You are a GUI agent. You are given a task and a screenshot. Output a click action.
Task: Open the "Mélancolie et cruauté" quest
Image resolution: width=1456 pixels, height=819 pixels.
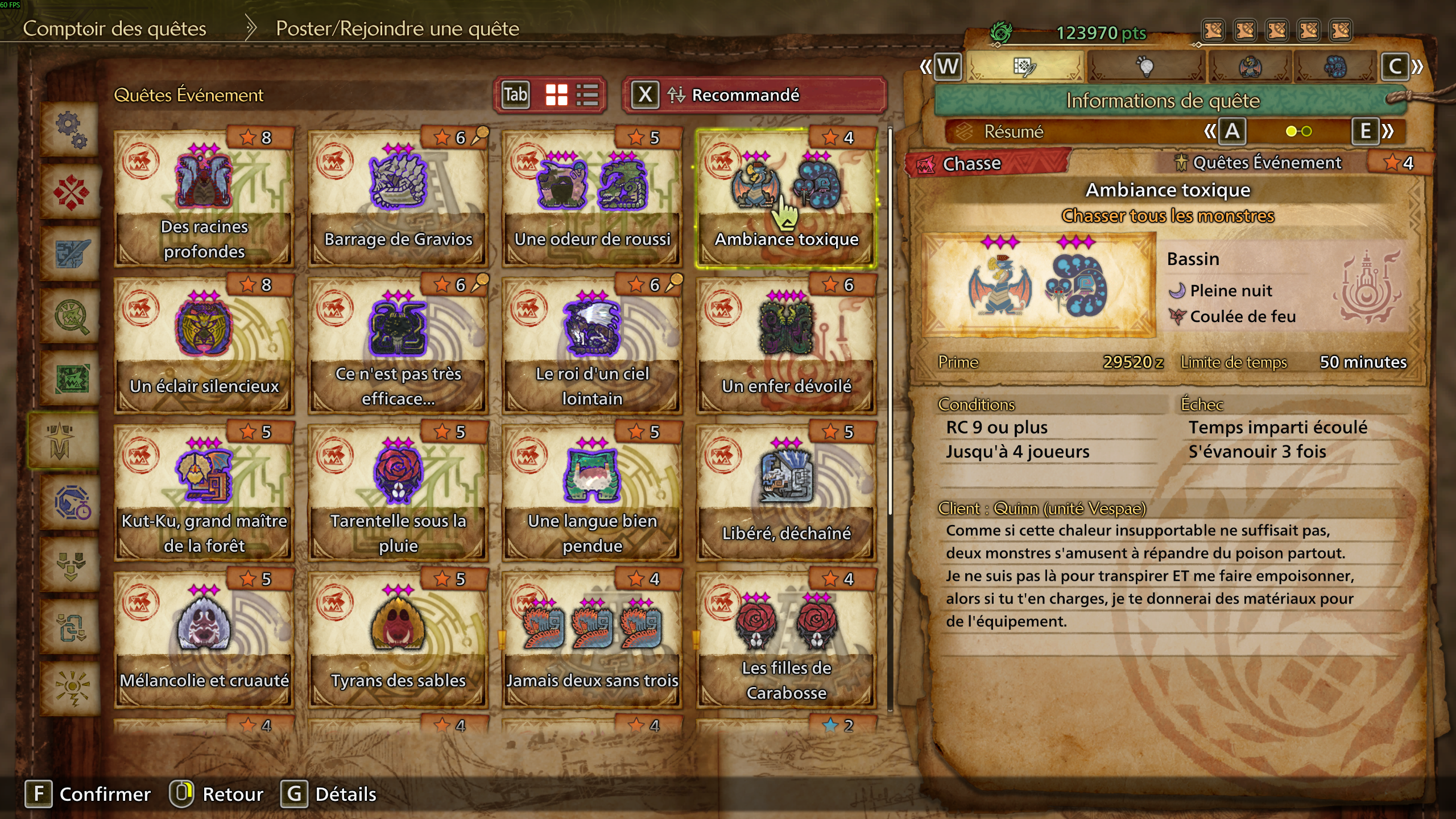(x=204, y=640)
